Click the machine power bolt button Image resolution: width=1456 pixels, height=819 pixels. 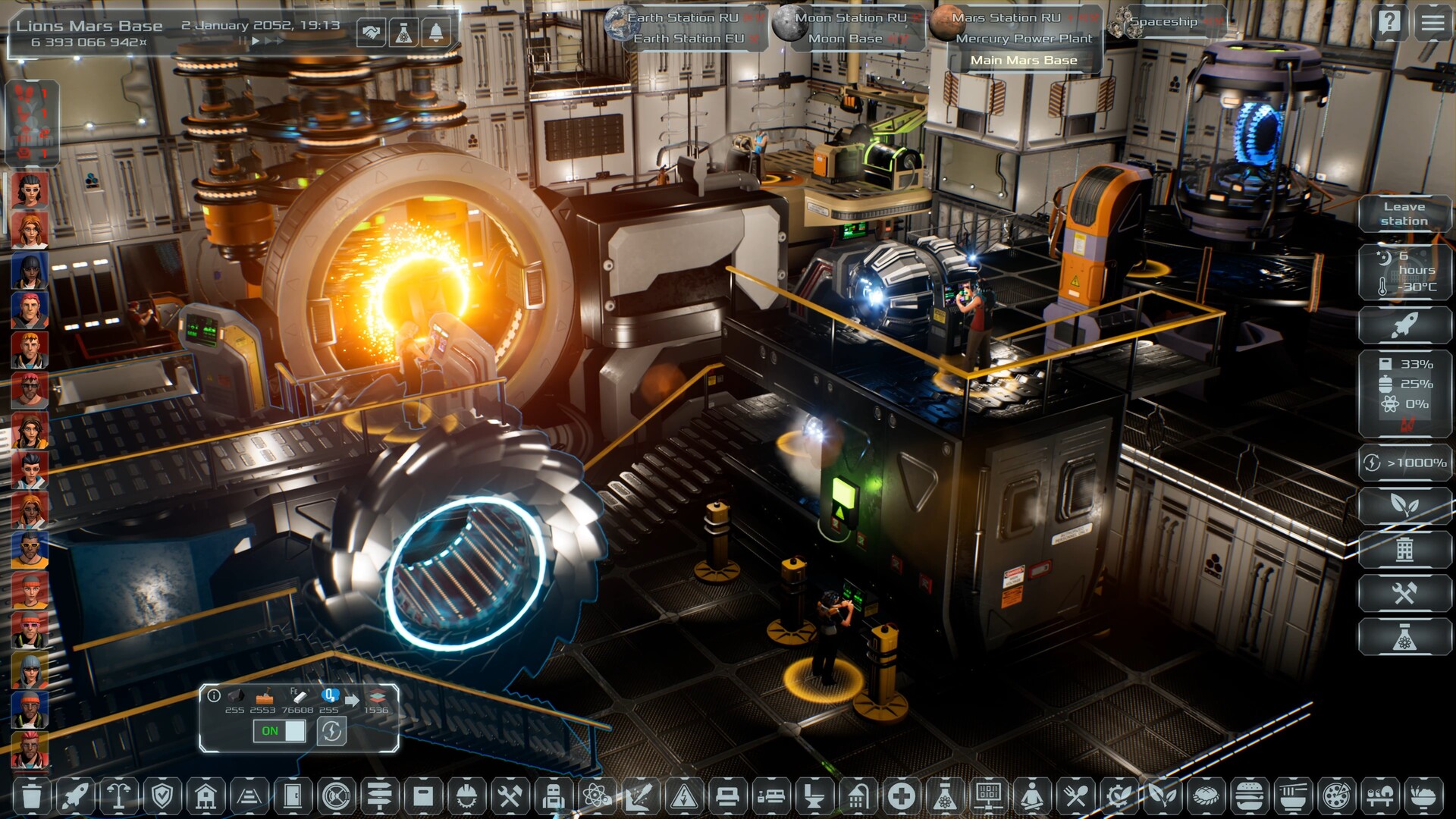coord(331,731)
